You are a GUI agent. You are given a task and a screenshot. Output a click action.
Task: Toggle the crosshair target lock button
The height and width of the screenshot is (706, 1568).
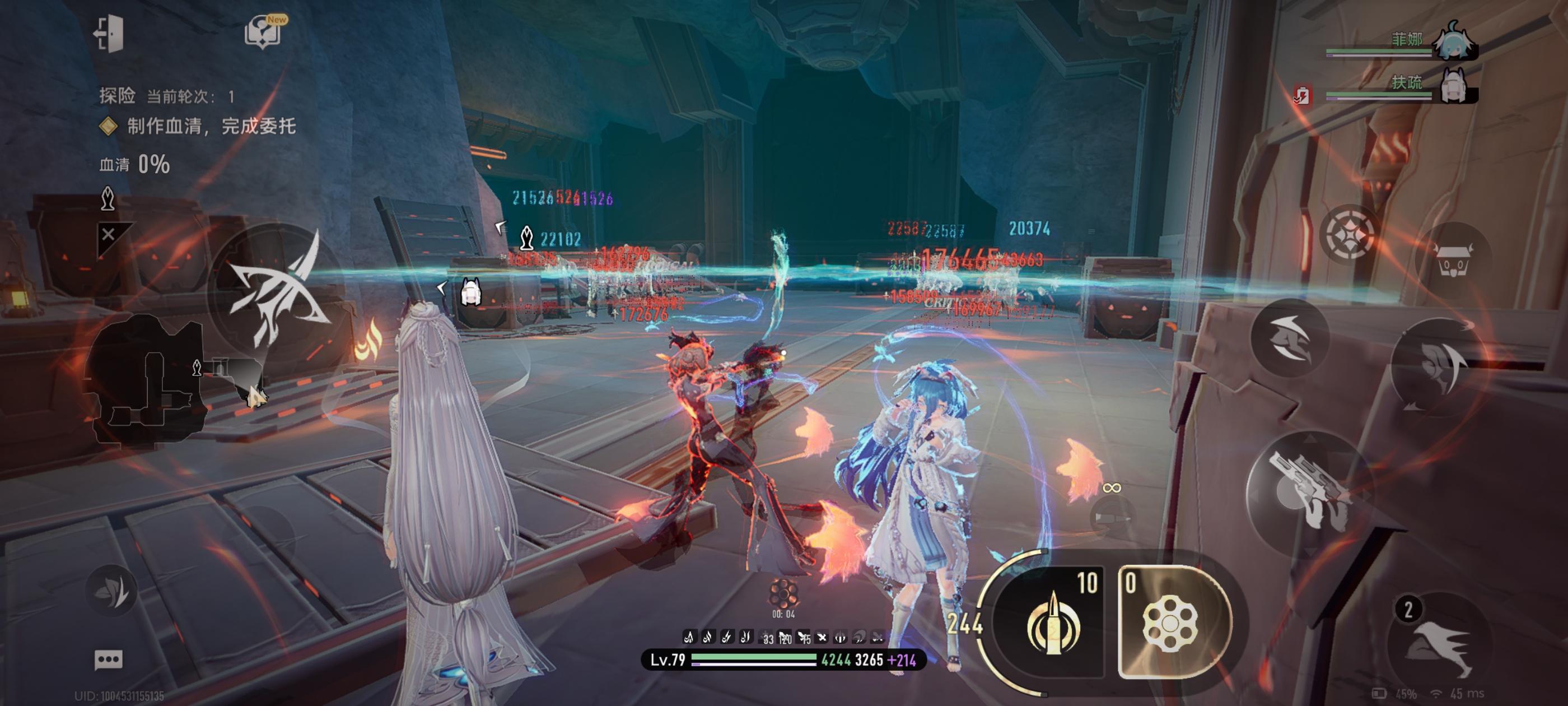pyautogui.click(x=1349, y=234)
